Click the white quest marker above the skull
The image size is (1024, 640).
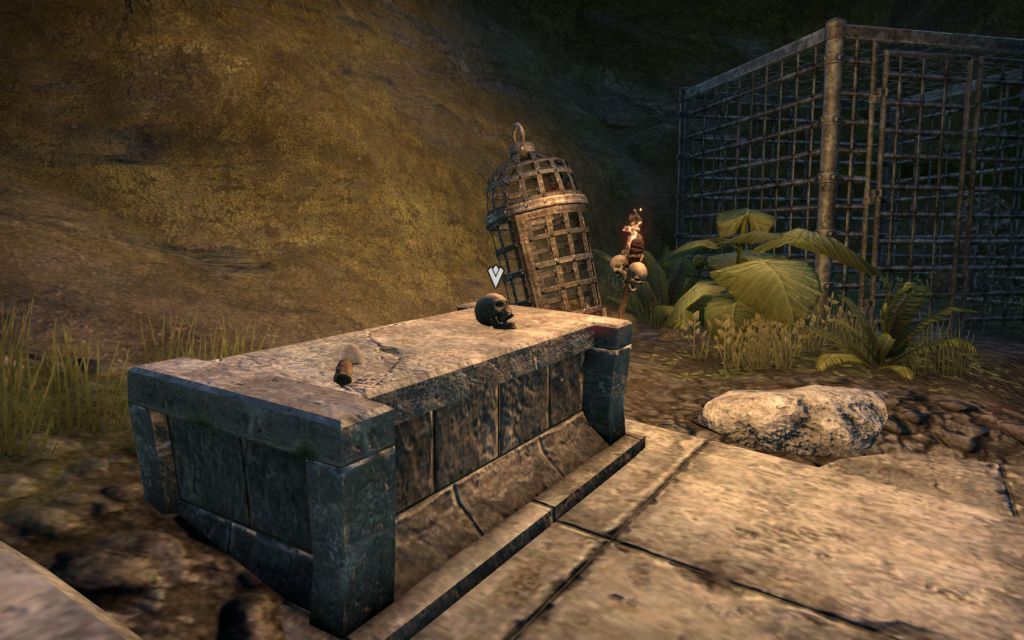tap(495, 275)
